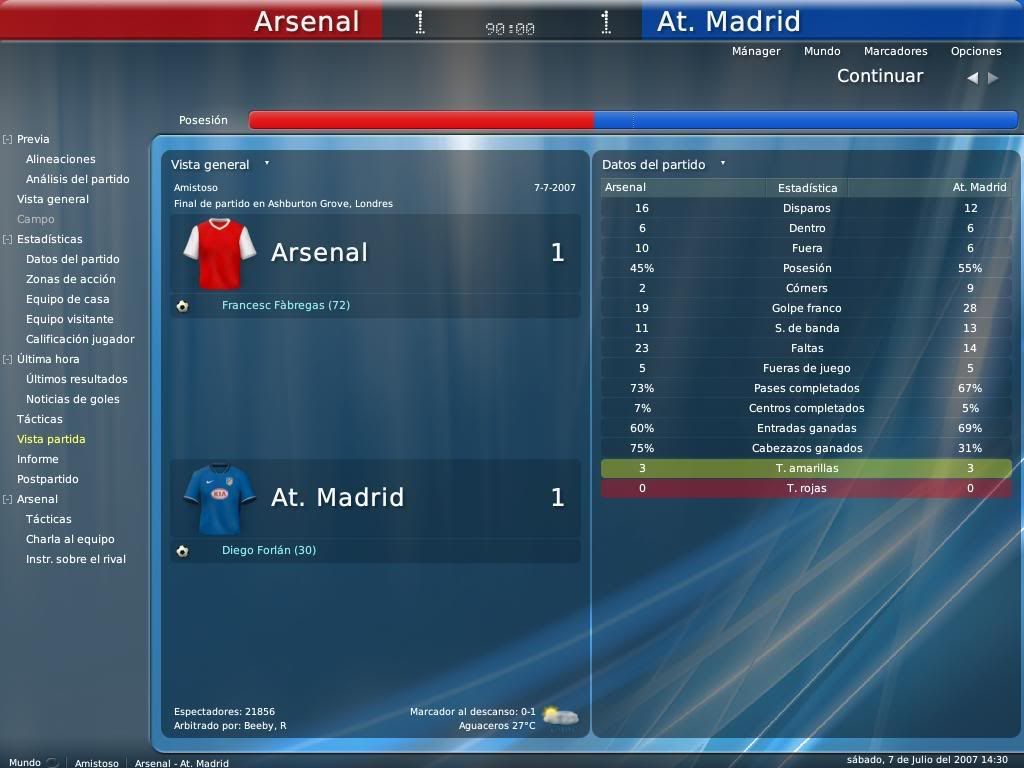Screen dimensions: 1024x768
Task: Open the Marcadores menu
Action: point(895,51)
